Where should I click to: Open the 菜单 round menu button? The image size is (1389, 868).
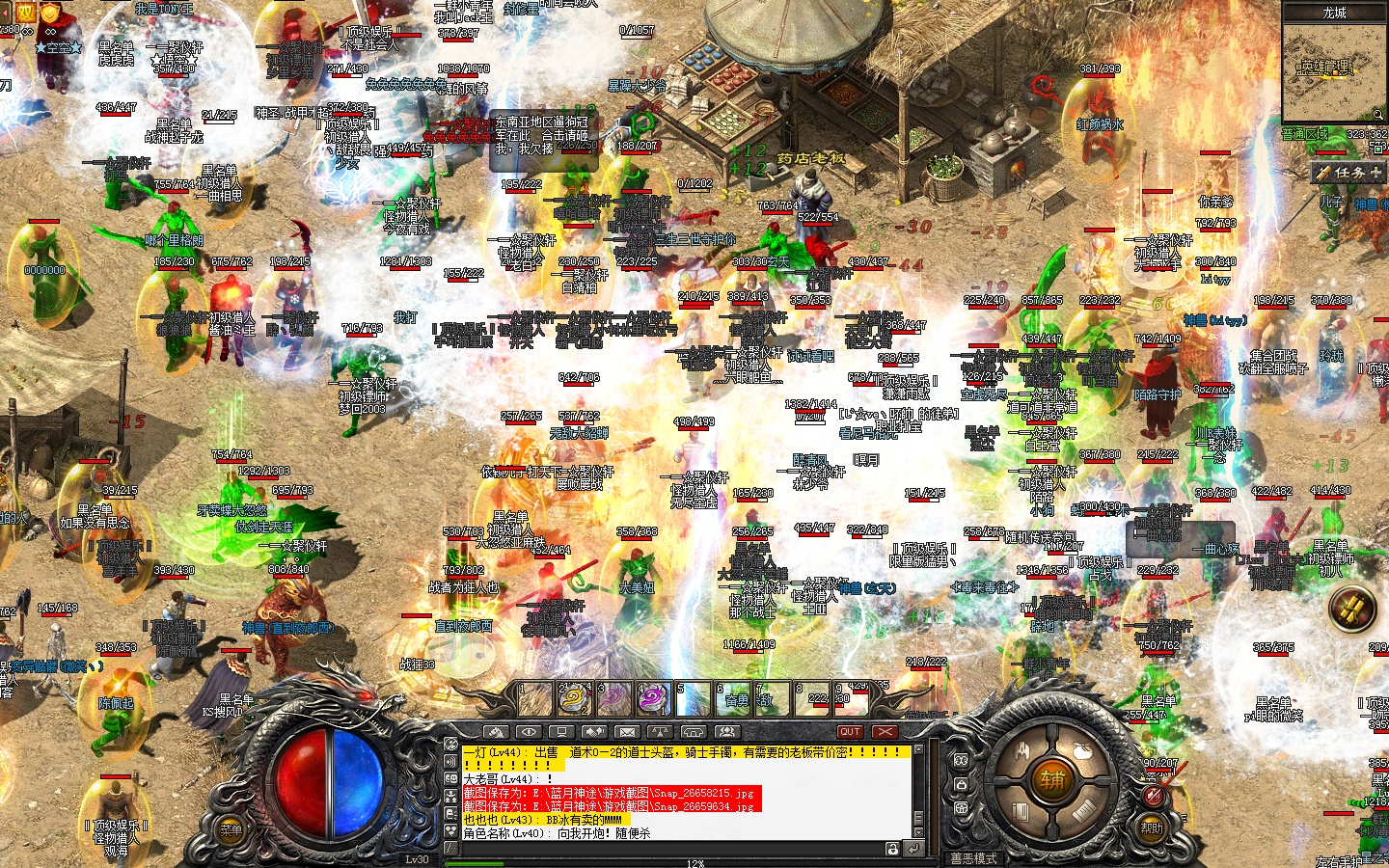tap(231, 829)
